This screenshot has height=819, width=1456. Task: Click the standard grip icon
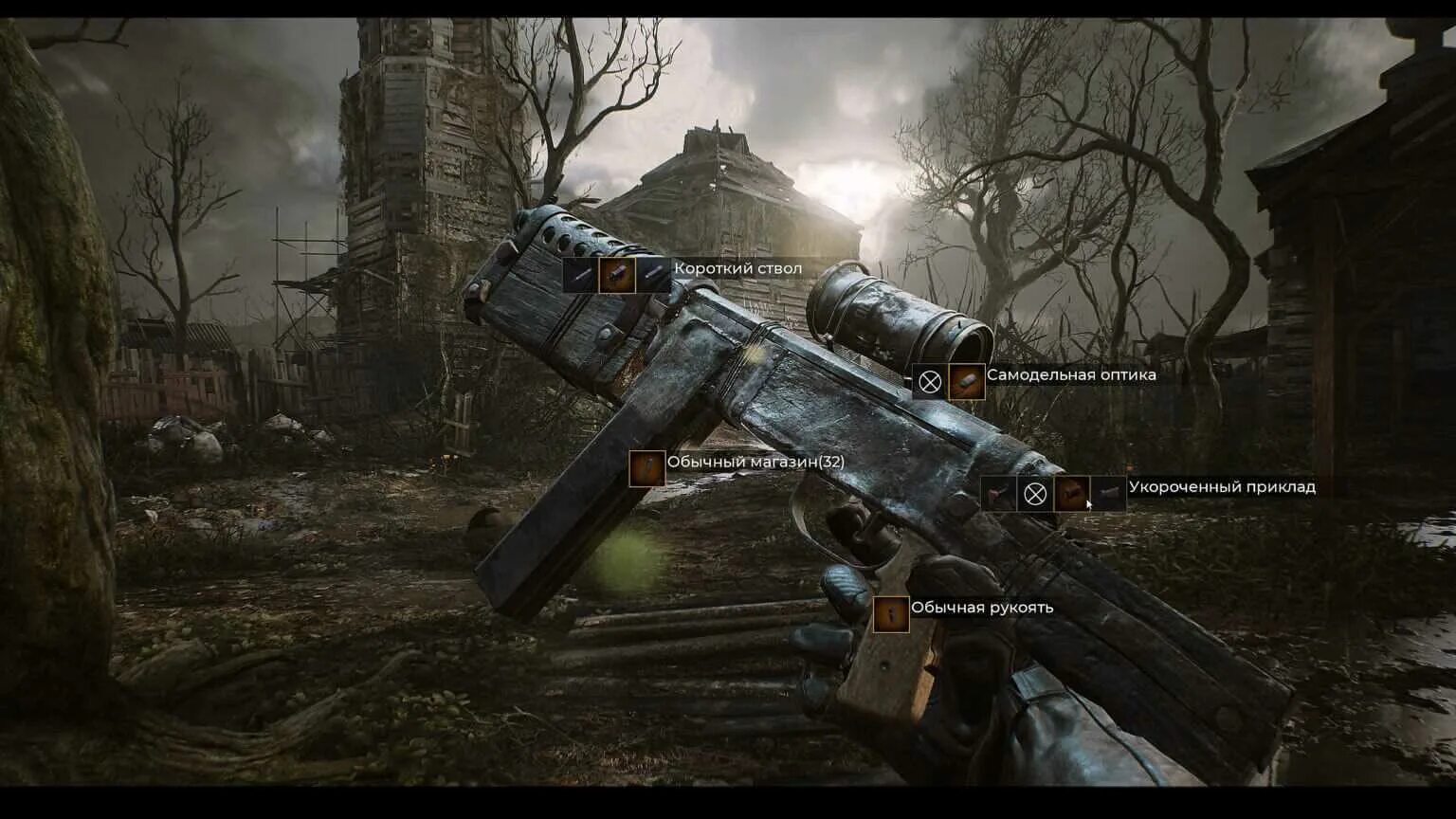click(x=891, y=614)
